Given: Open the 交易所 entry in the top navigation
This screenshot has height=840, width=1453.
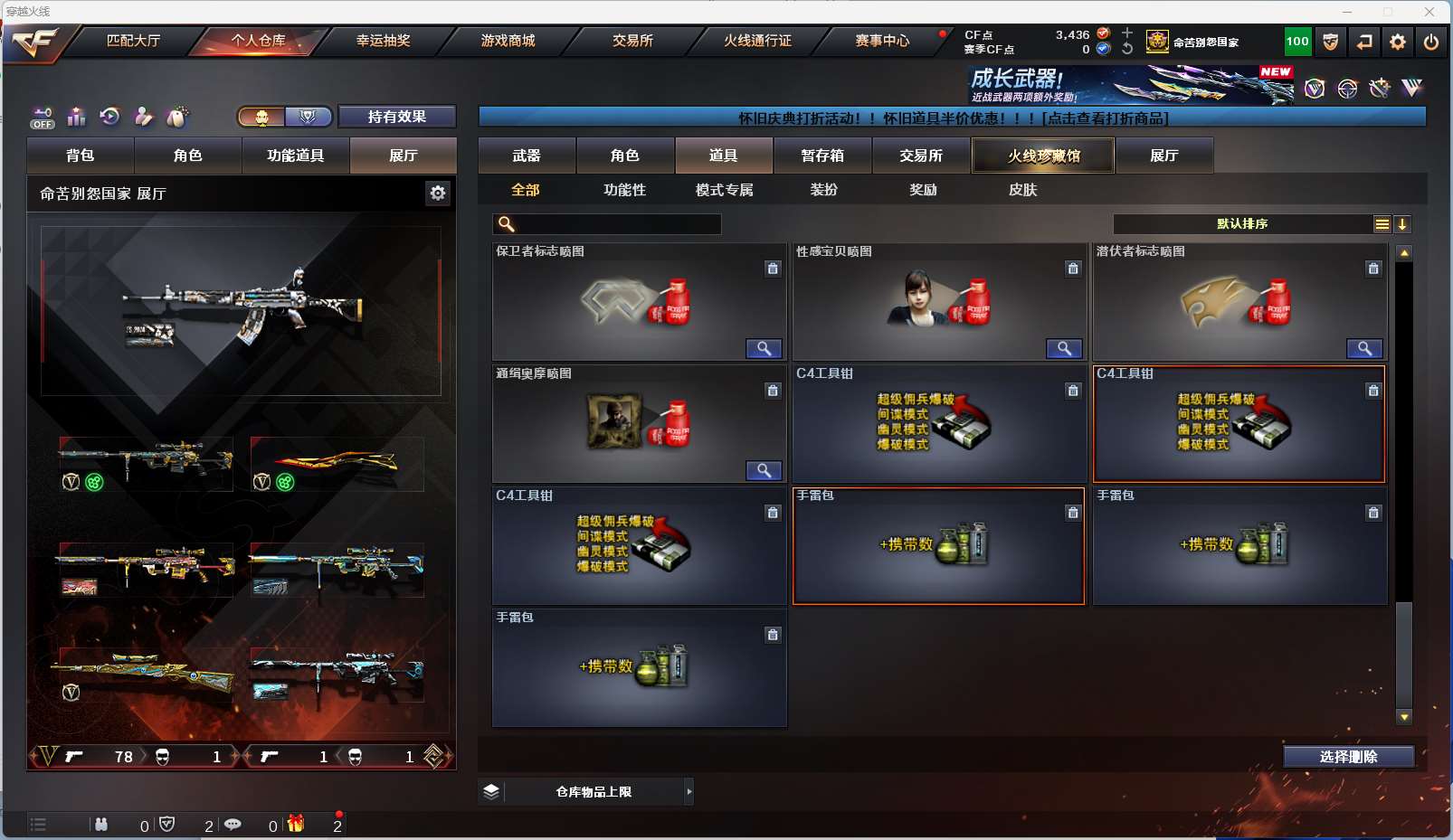Looking at the screenshot, I should [x=632, y=41].
